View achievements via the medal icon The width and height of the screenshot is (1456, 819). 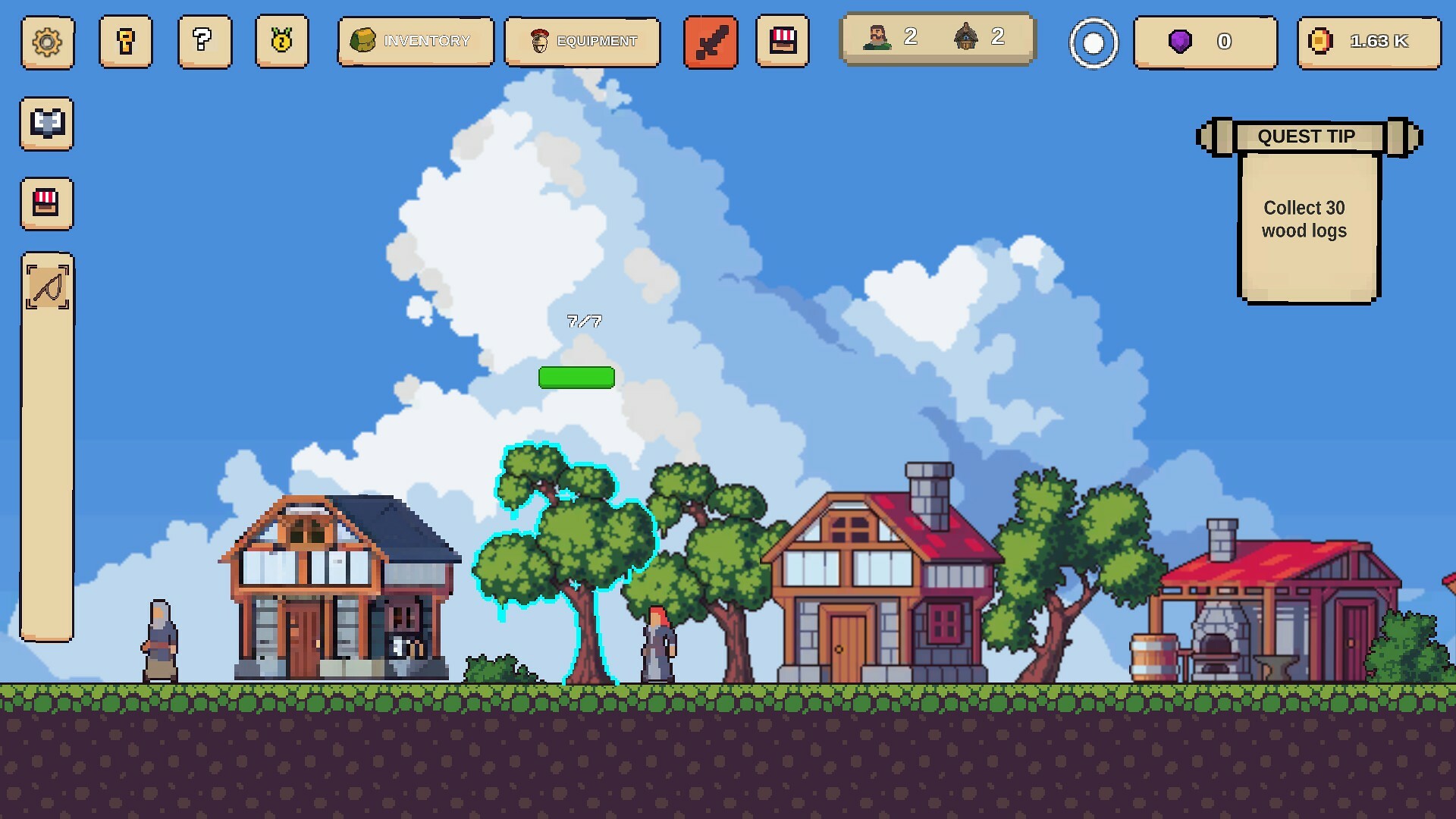(282, 43)
